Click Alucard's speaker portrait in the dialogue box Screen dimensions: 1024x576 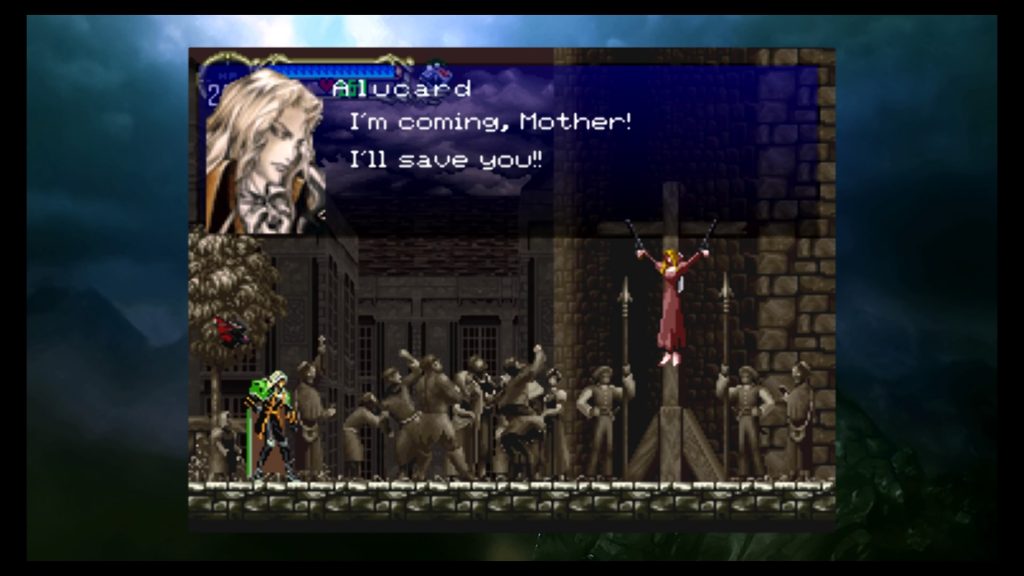point(265,152)
